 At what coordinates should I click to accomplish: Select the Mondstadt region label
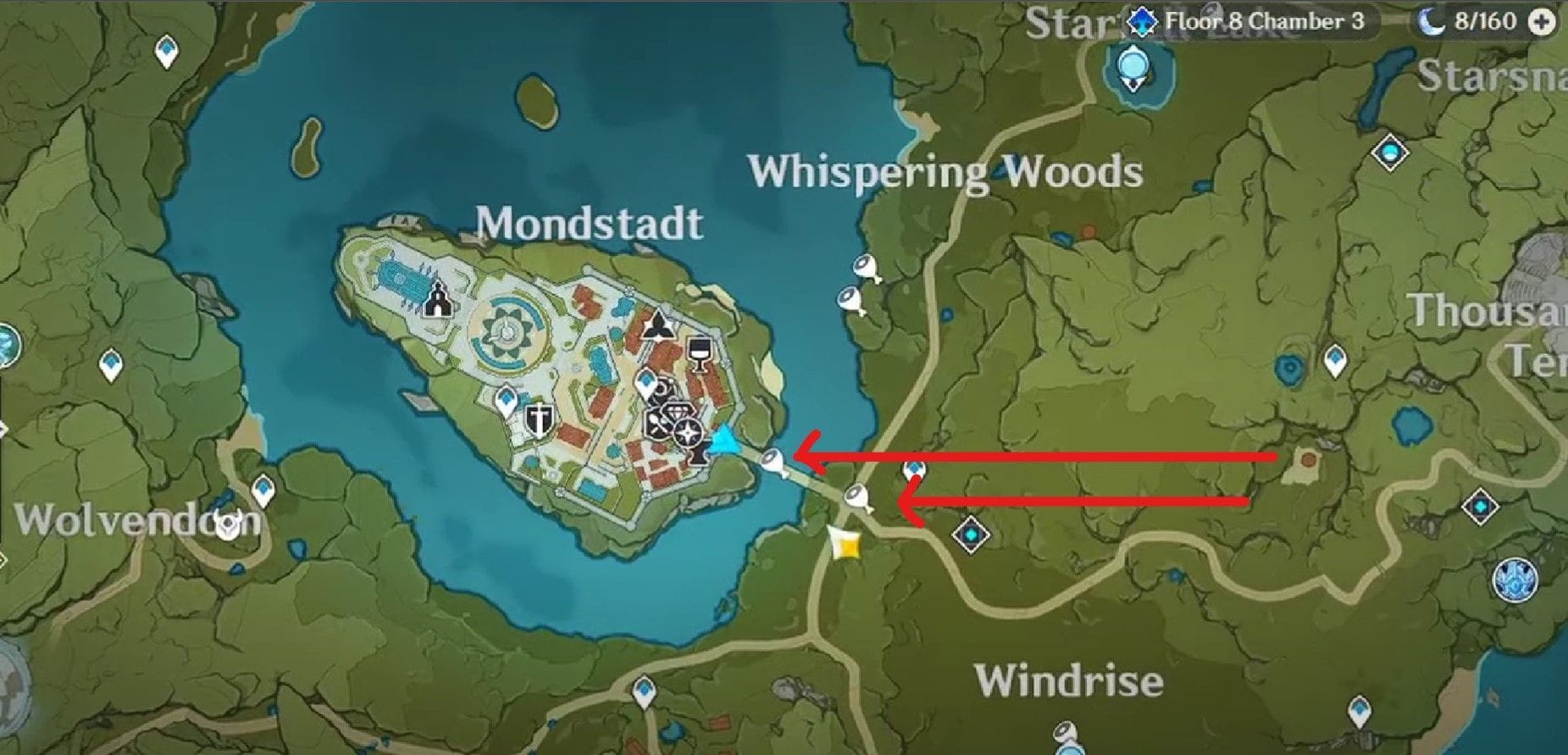pyautogui.click(x=589, y=224)
